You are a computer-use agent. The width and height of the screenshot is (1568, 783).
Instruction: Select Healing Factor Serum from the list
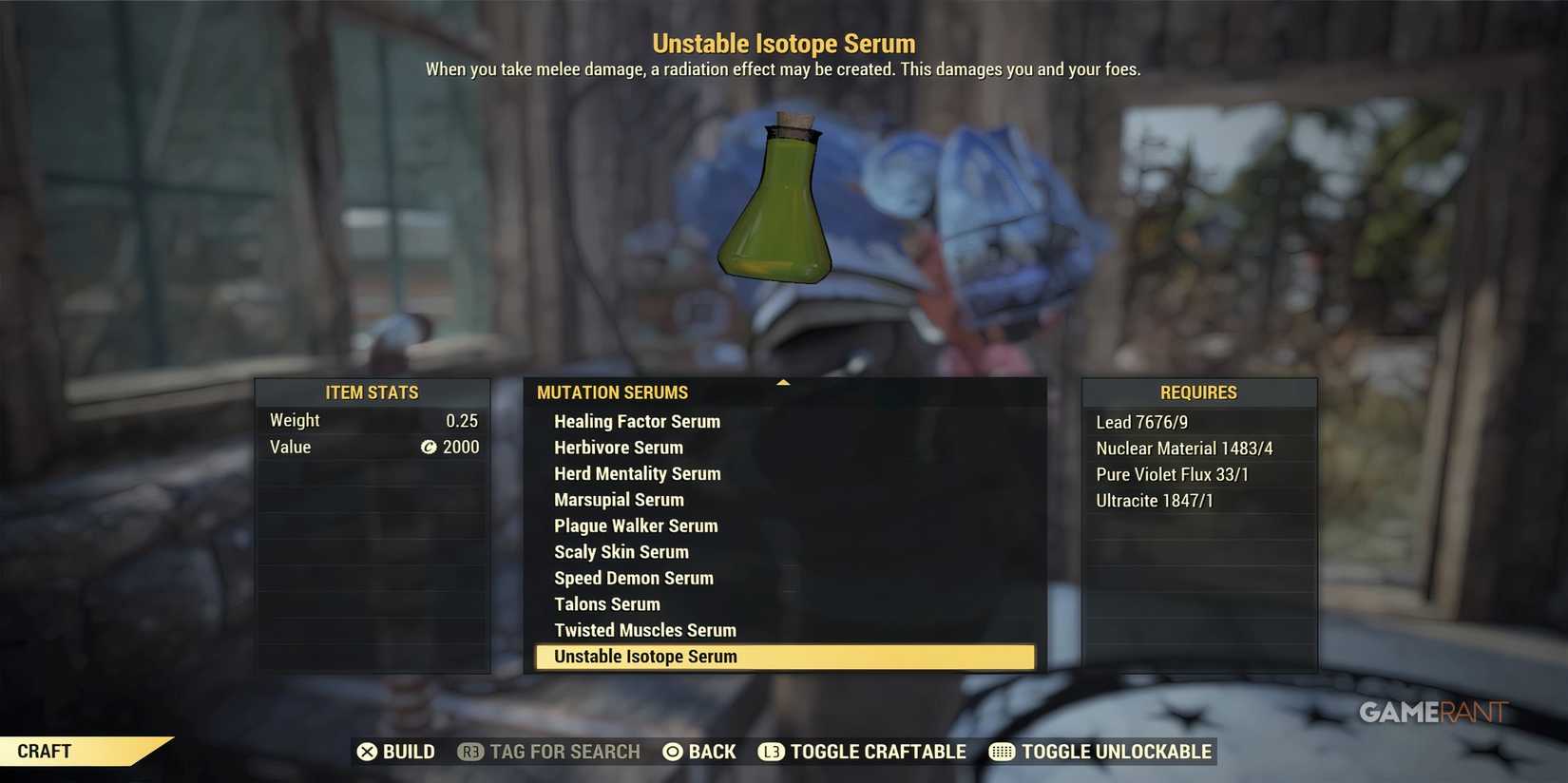coord(638,421)
